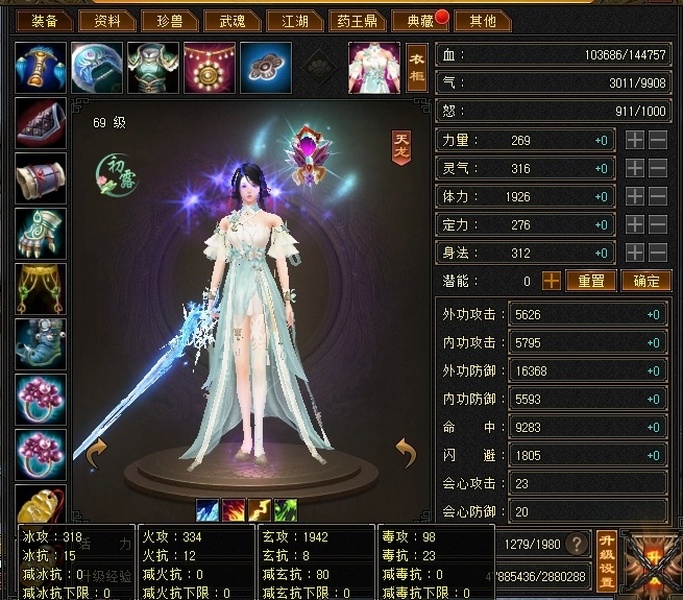
Task: Rotate character with the left arrow
Action: click(97, 455)
